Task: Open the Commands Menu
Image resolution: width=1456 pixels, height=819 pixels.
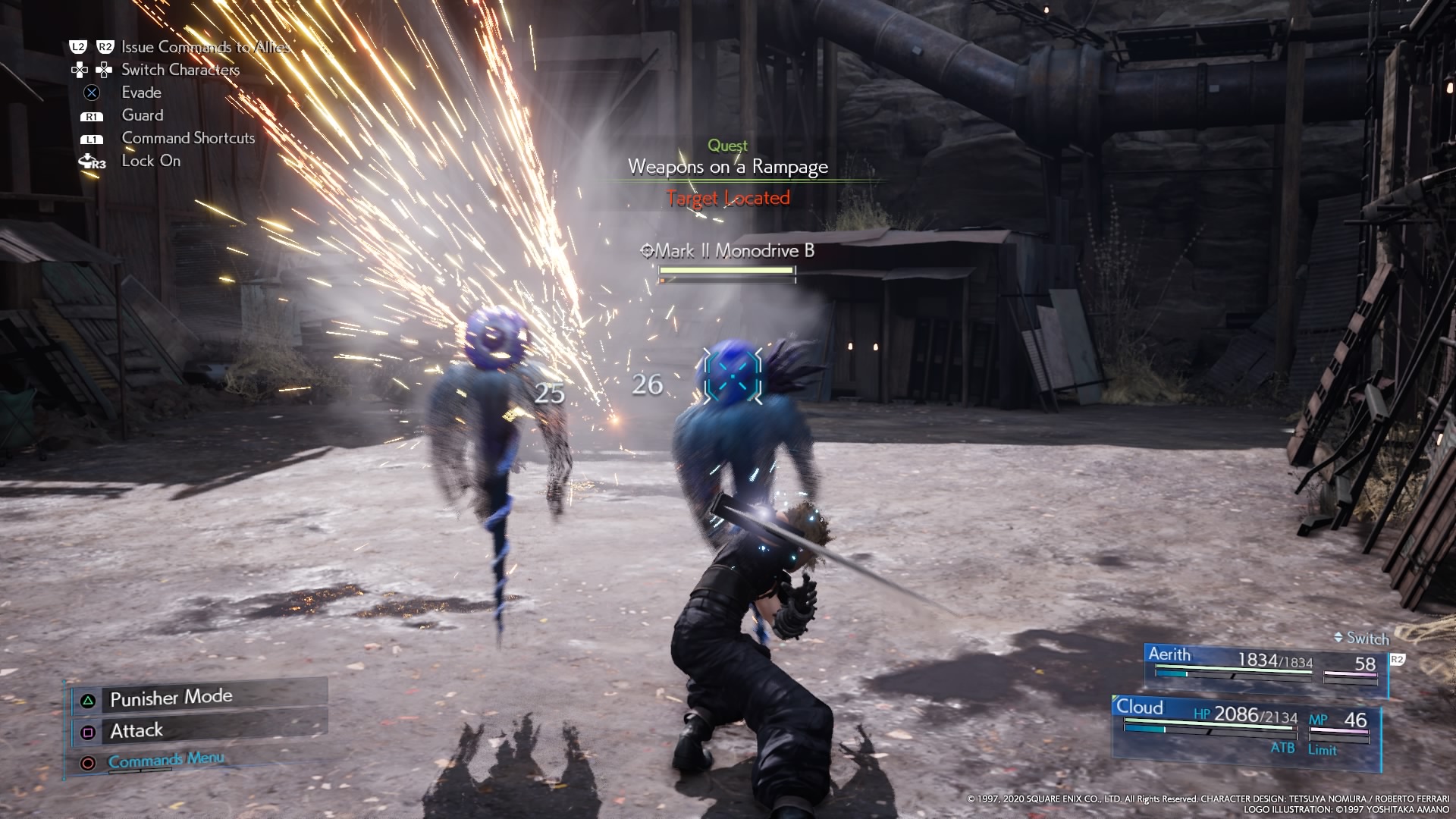Action: (166, 761)
